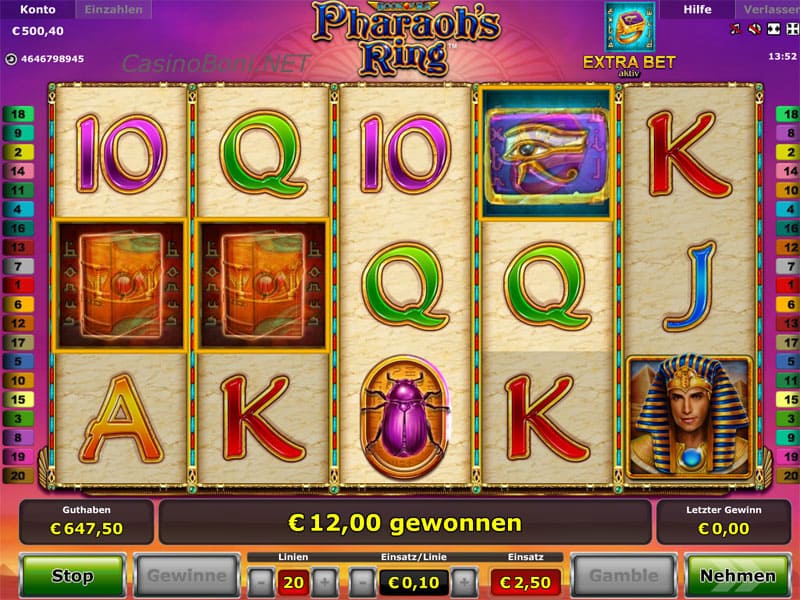Decrease the number of Linien

[x=260, y=580]
